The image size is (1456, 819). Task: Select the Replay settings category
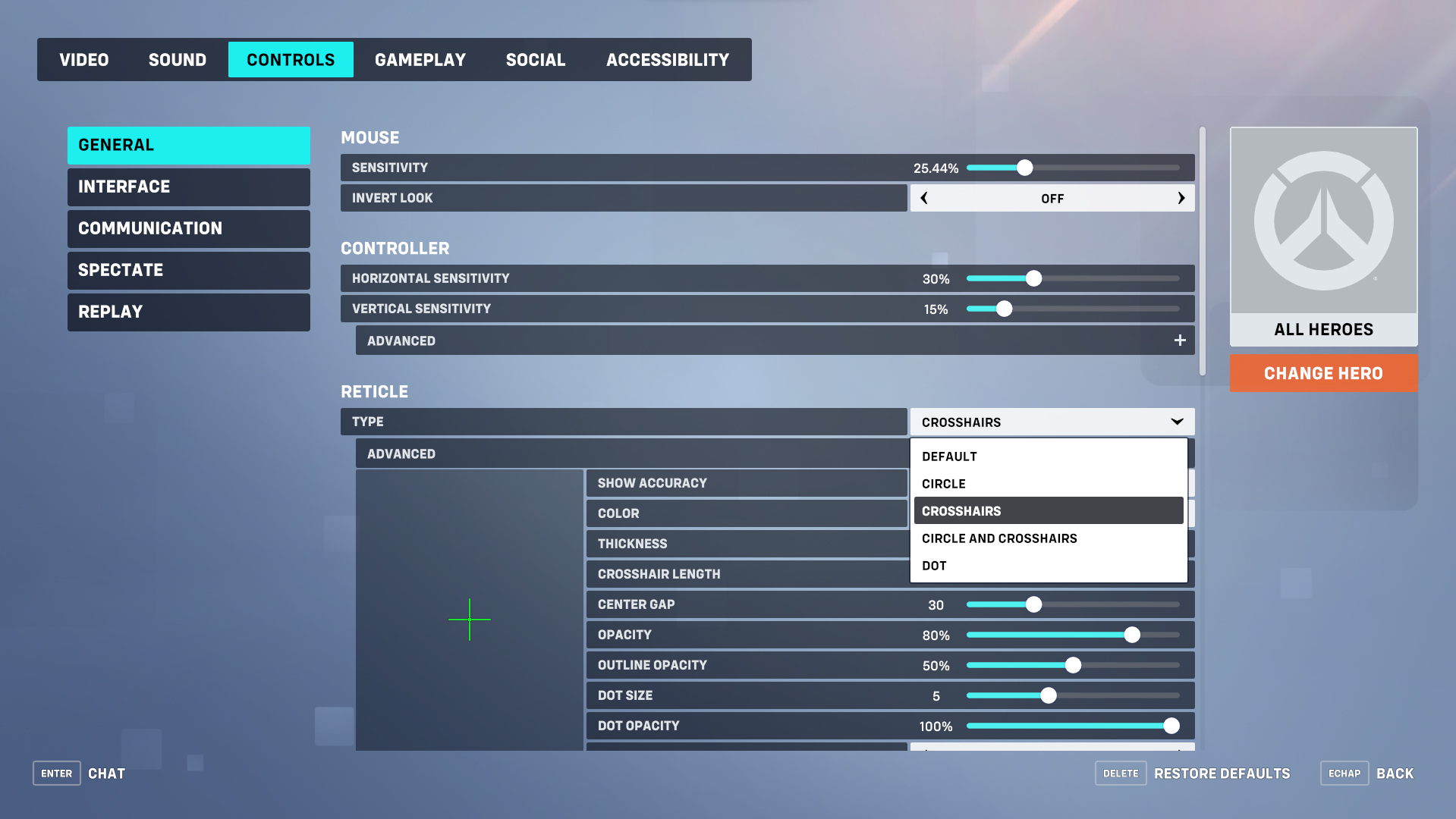coord(188,312)
